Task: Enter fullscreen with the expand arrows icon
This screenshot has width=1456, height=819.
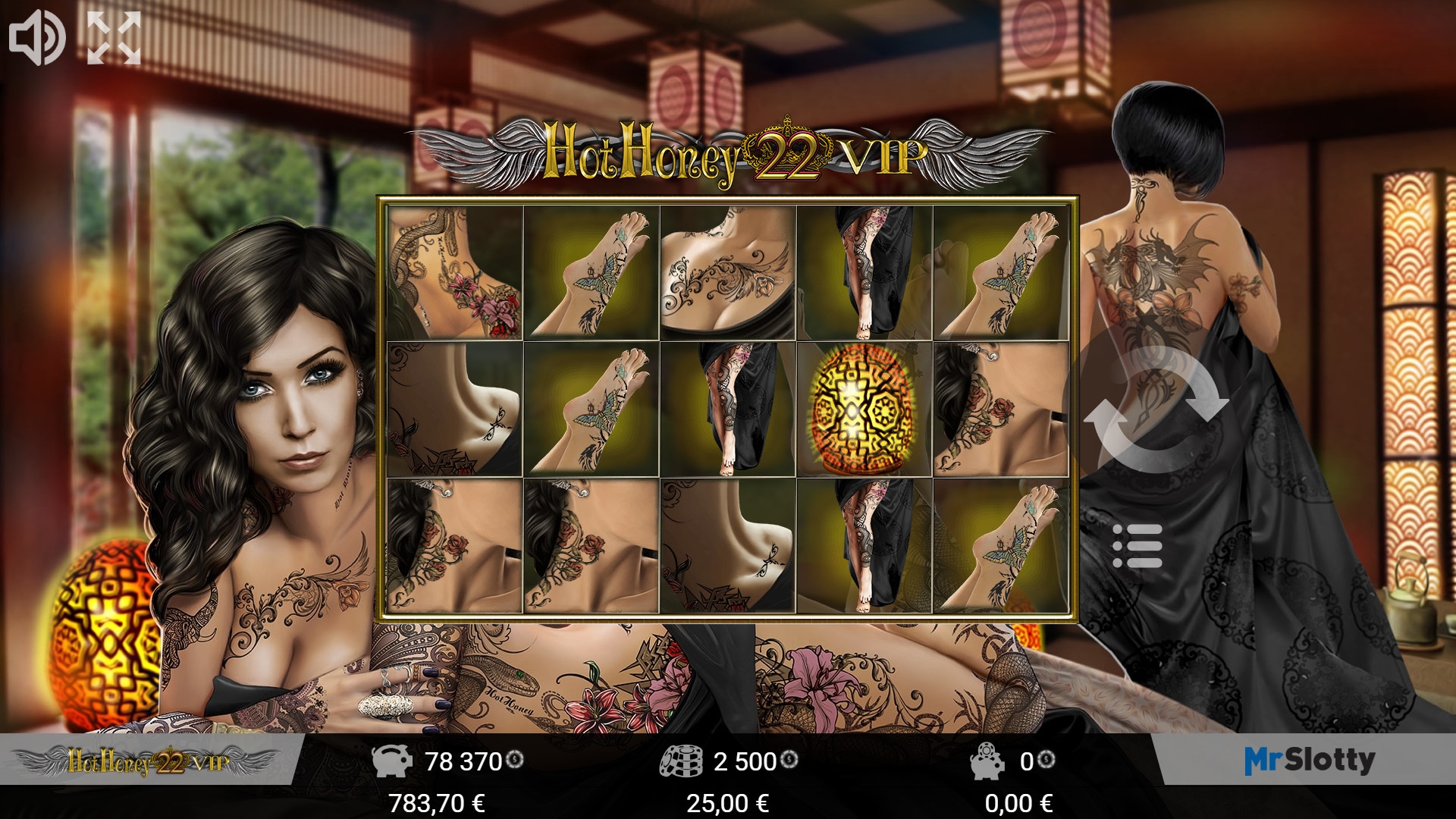Action: click(x=114, y=38)
